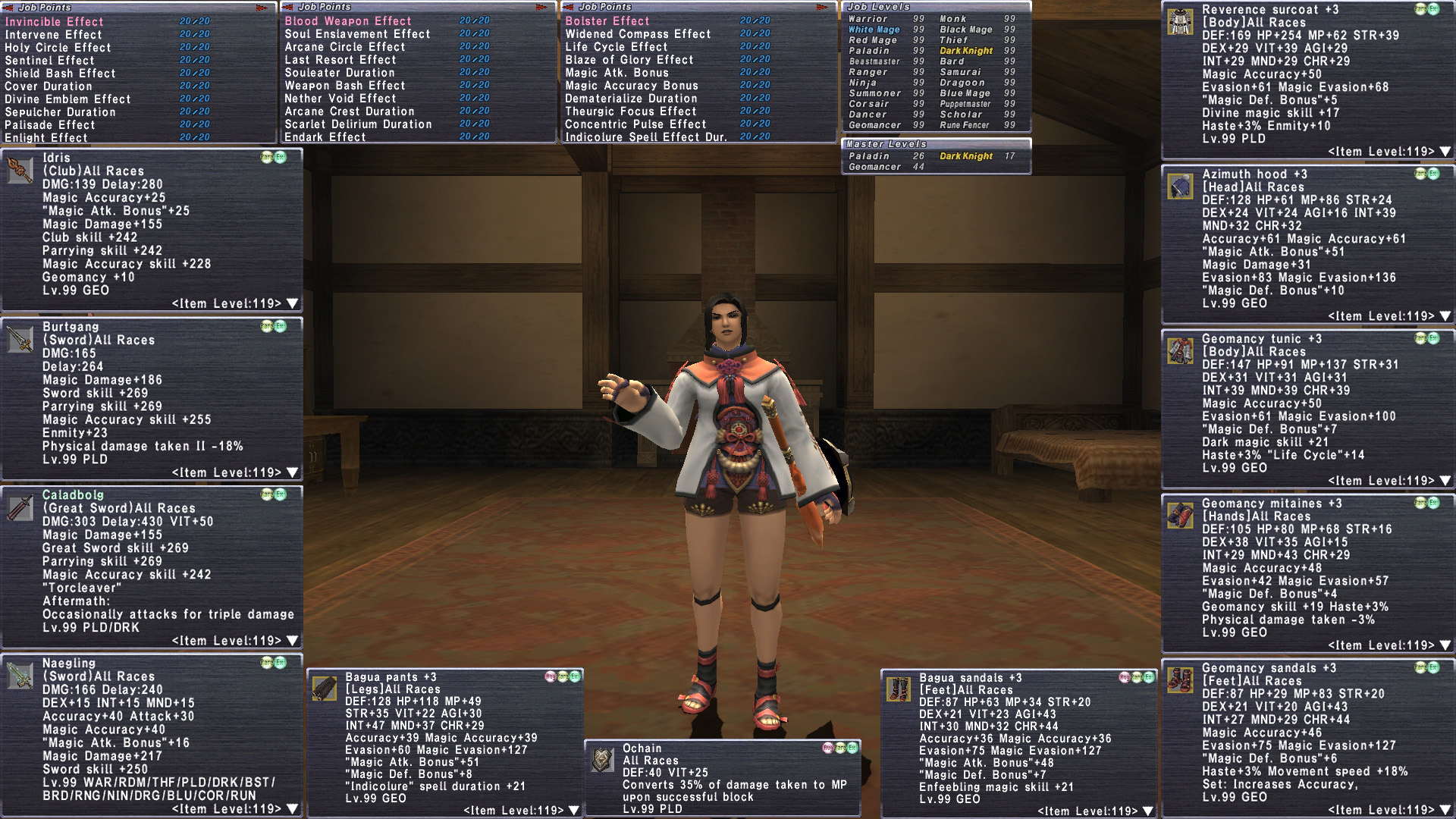The height and width of the screenshot is (819, 1456).
Task: Choose Blood Weapon Effect in Job Points
Action: click(x=348, y=21)
